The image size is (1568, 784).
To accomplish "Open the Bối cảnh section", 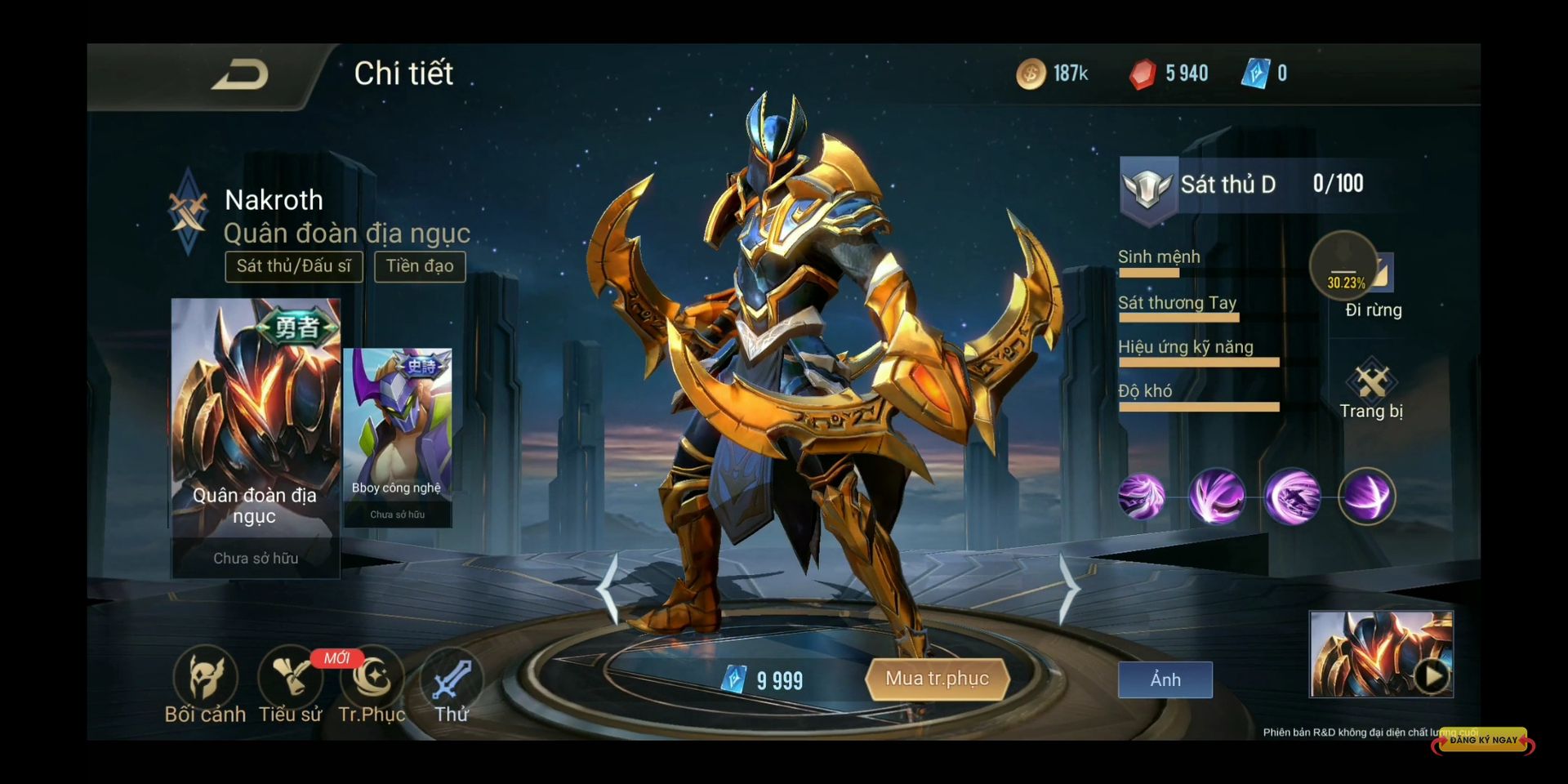I will click(205, 686).
